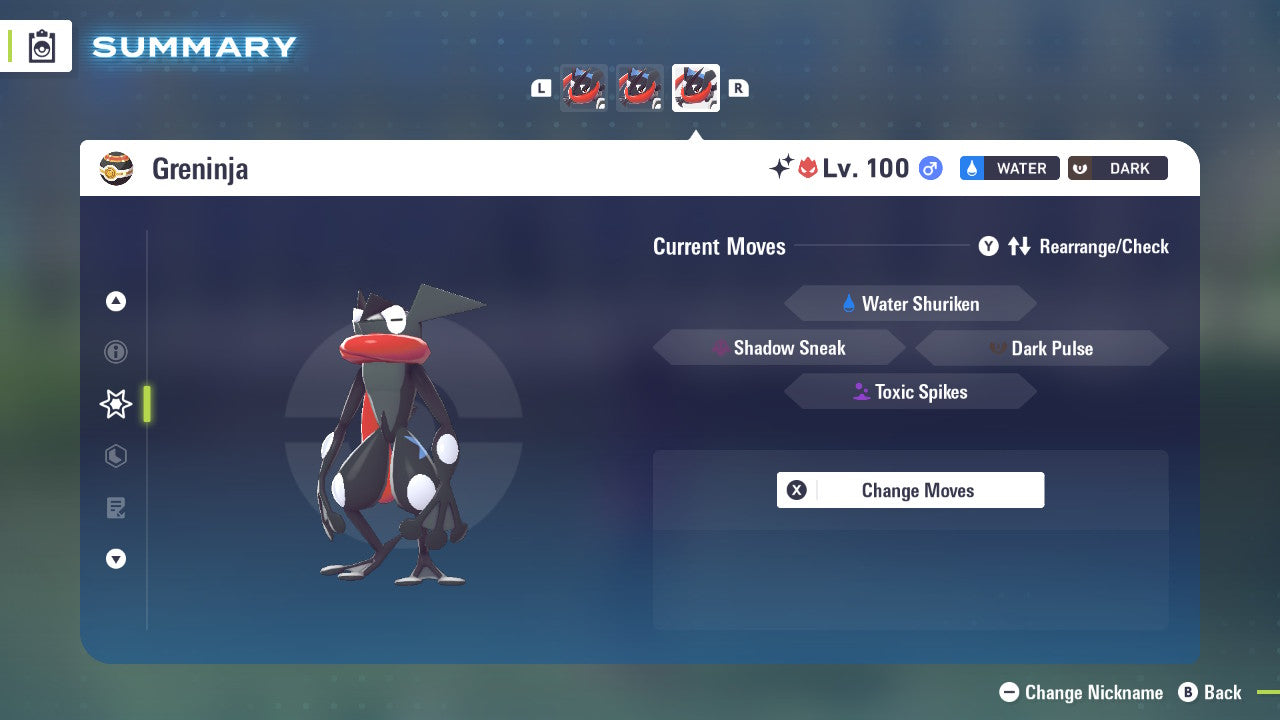Select the third Greninja party thumbnail
Screen dimensions: 1280x720
695,87
